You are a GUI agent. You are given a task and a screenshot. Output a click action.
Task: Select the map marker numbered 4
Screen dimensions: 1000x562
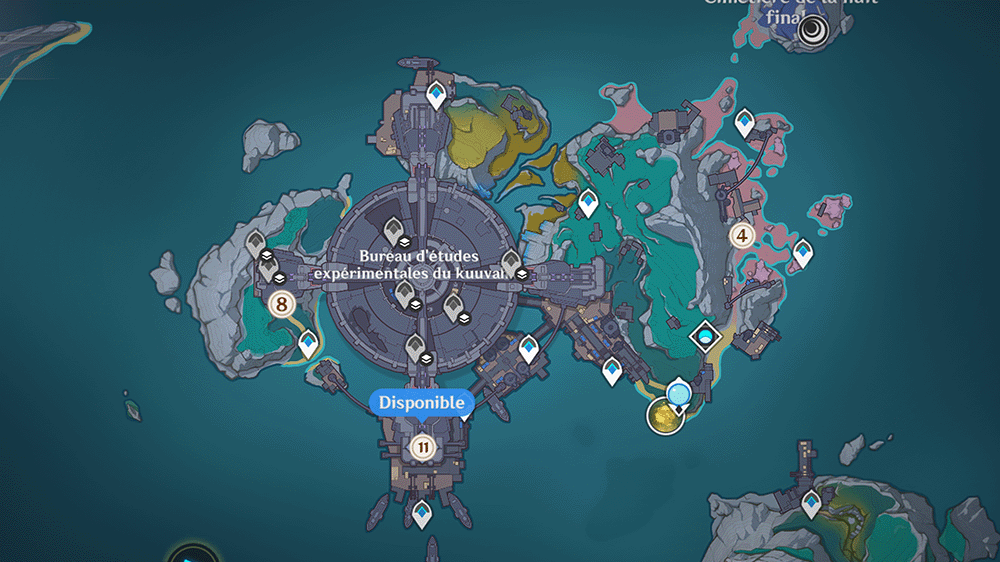click(x=741, y=236)
